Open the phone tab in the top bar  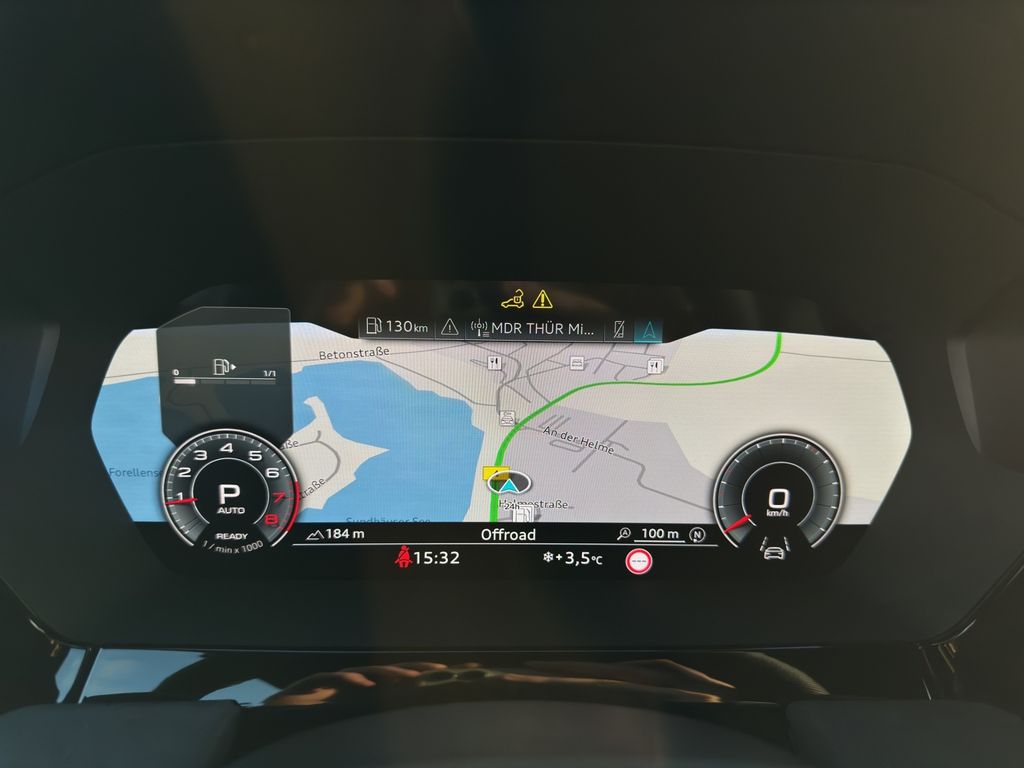[x=620, y=327]
